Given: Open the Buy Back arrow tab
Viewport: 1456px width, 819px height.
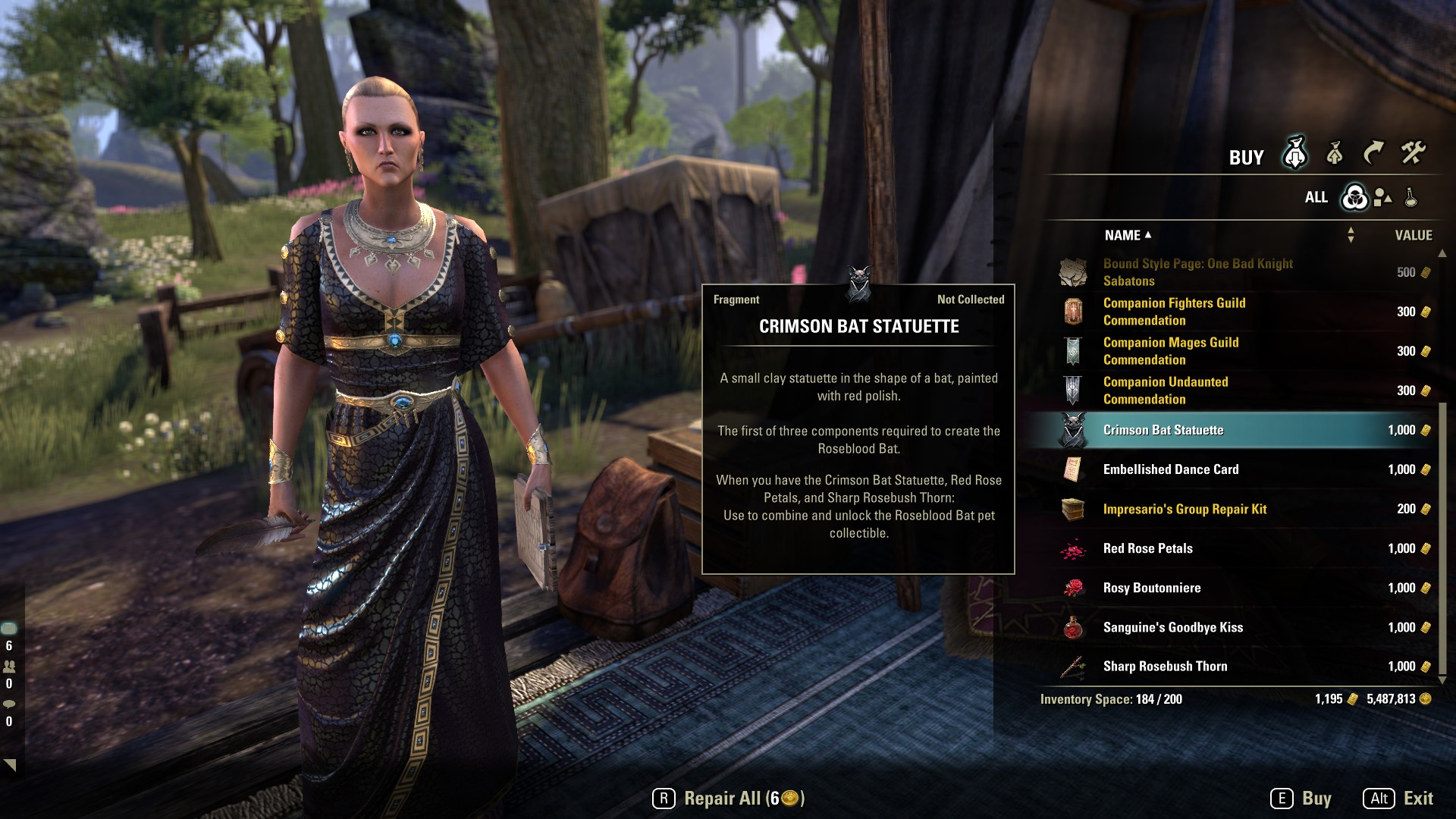Looking at the screenshot, I should pos(1373,154).
